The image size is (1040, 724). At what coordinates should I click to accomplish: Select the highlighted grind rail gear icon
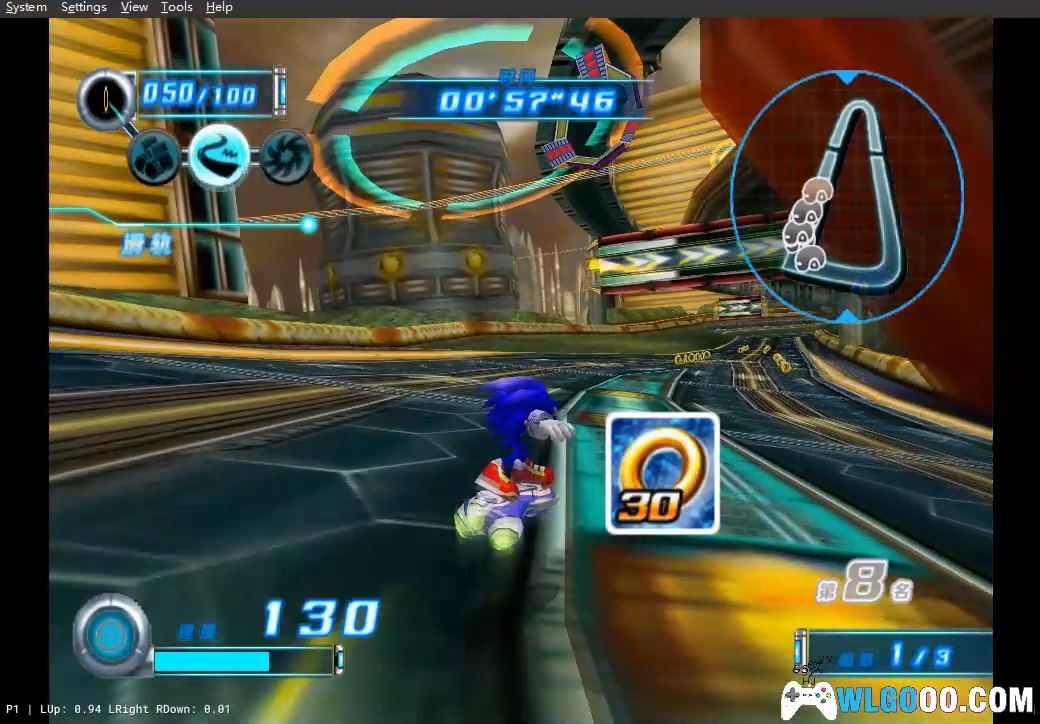[220, 155]
